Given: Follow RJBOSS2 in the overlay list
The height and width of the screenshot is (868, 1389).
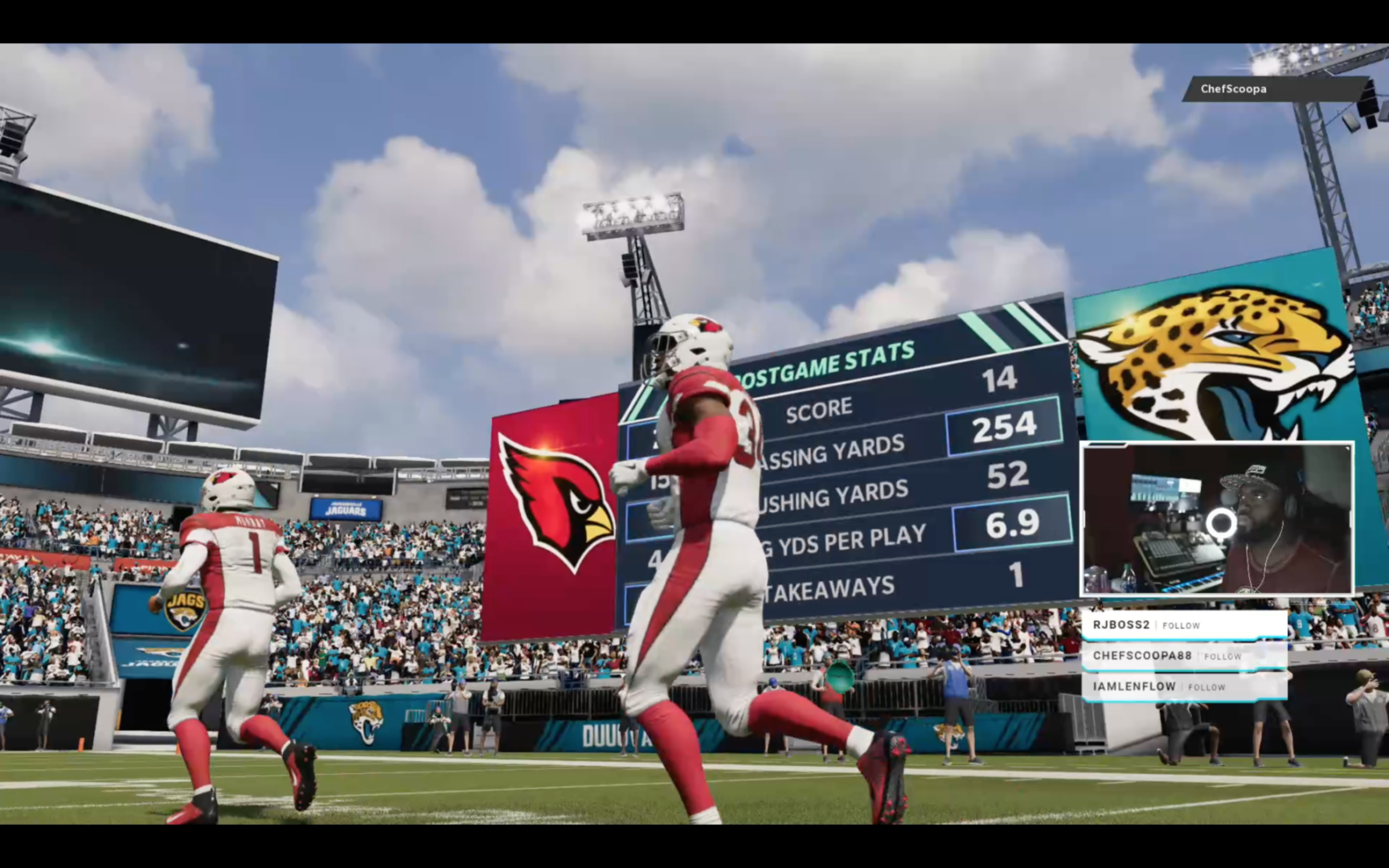Looking at the screenshot, I should pos(1181,625).
